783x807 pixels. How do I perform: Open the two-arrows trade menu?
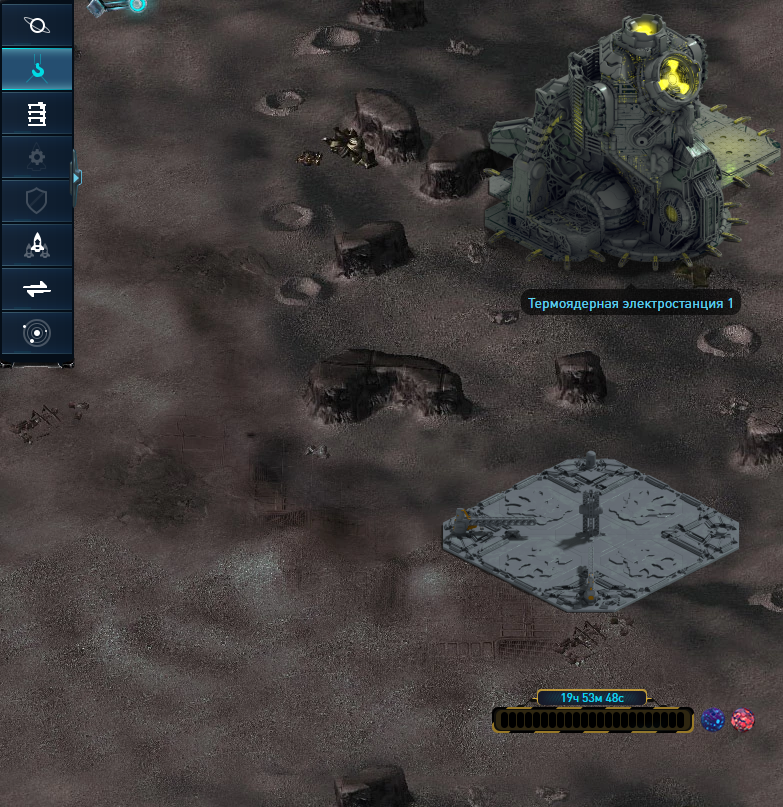pos(36,289)
